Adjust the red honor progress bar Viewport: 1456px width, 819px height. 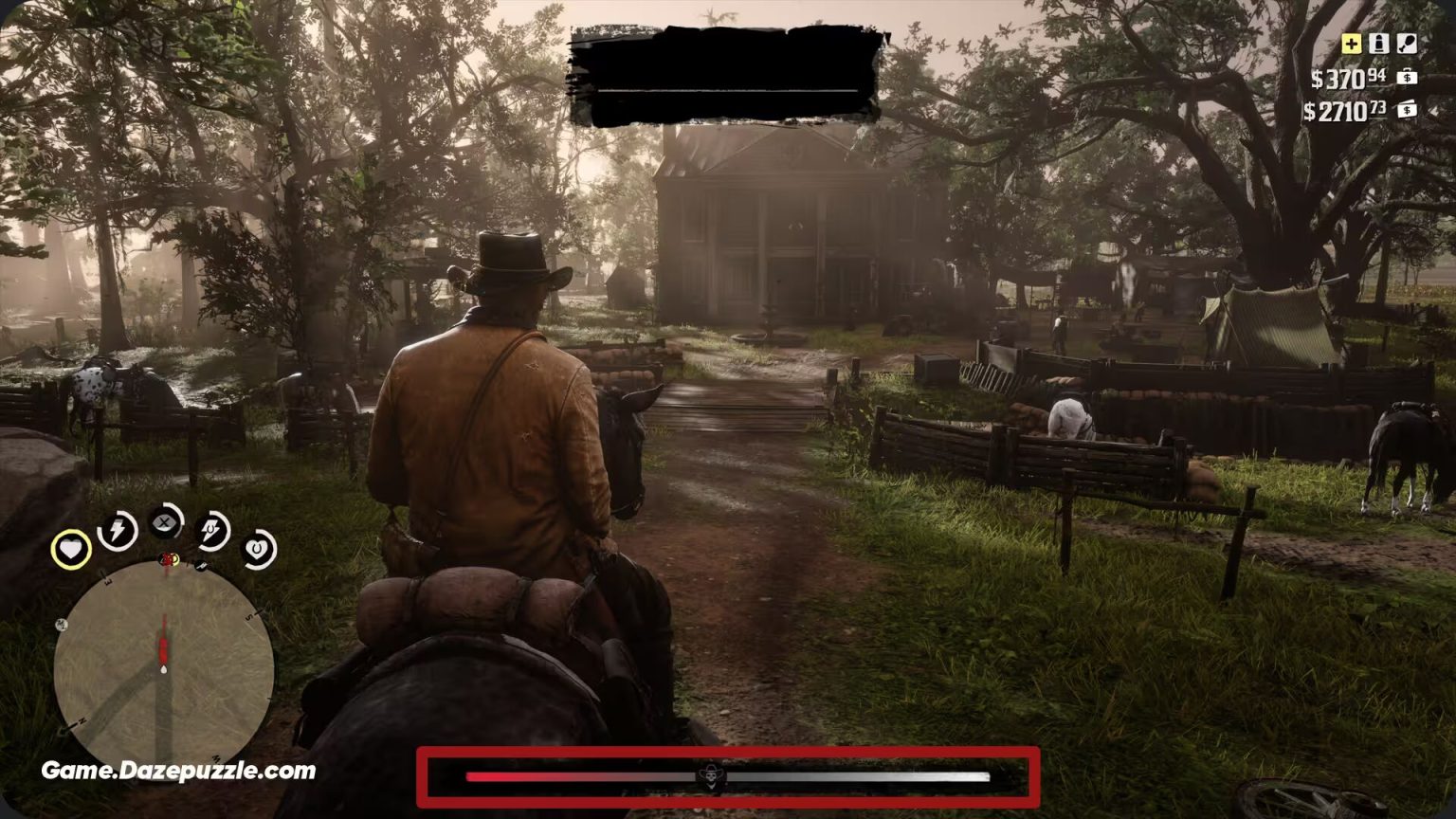(x=531, y=777)
